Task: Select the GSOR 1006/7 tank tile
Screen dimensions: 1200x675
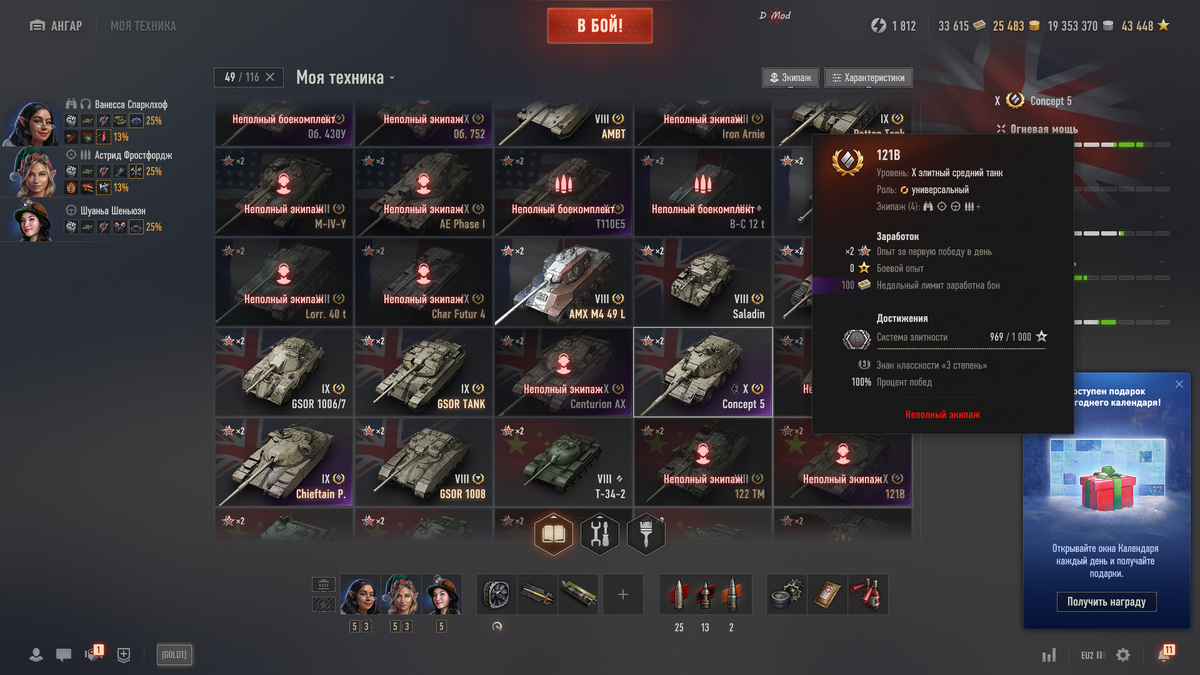Action: click(284, 371)
